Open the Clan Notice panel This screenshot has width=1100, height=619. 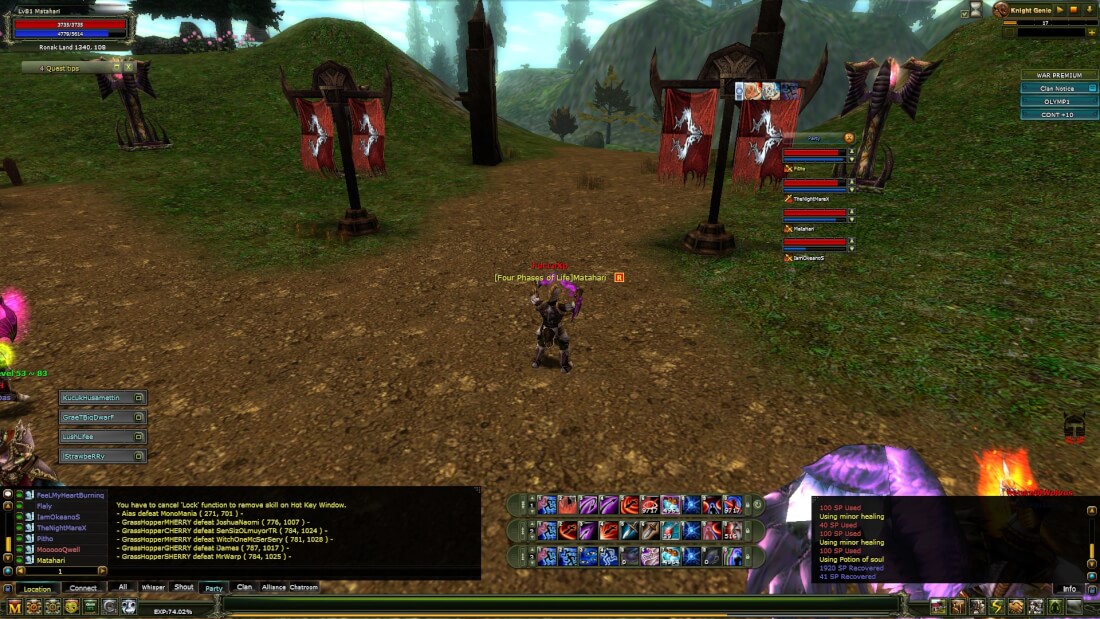point(1059,89)
